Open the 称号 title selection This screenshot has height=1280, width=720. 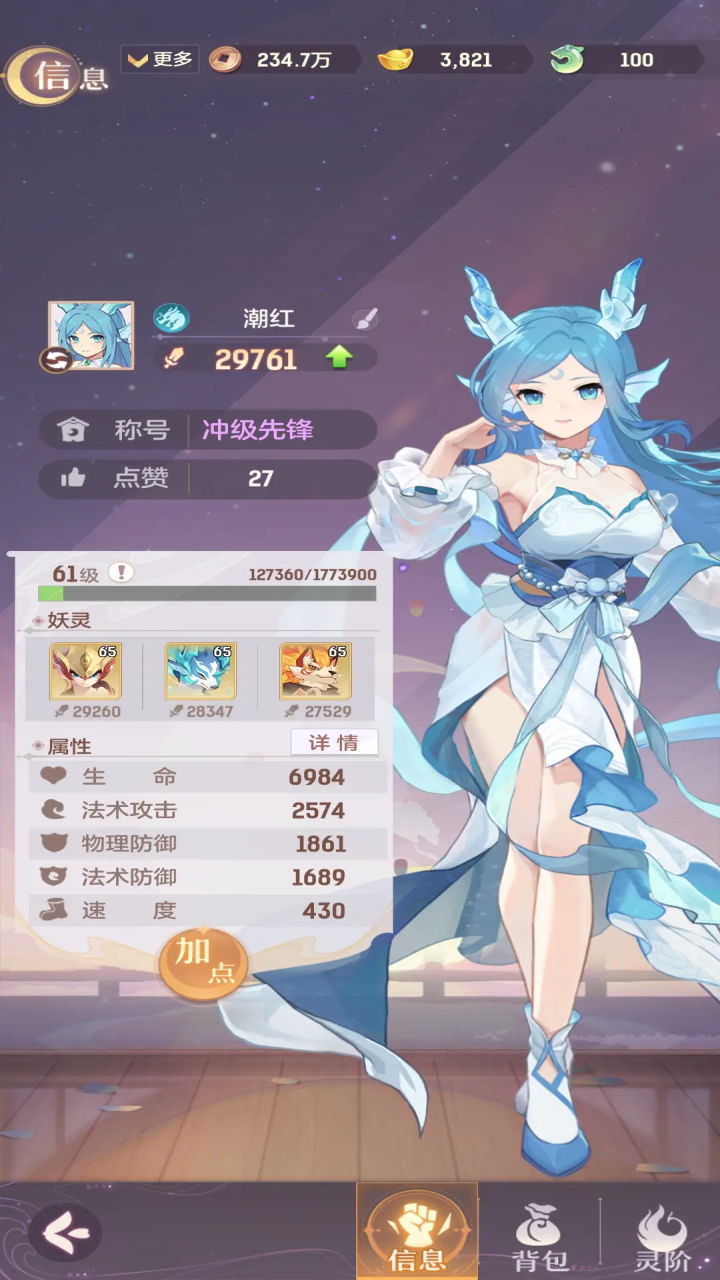pos(208,430)
